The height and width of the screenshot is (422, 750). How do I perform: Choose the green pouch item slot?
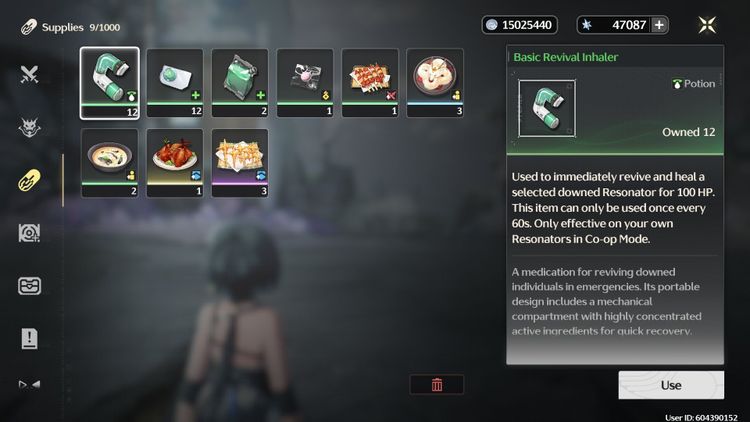[x=239, y=82]
